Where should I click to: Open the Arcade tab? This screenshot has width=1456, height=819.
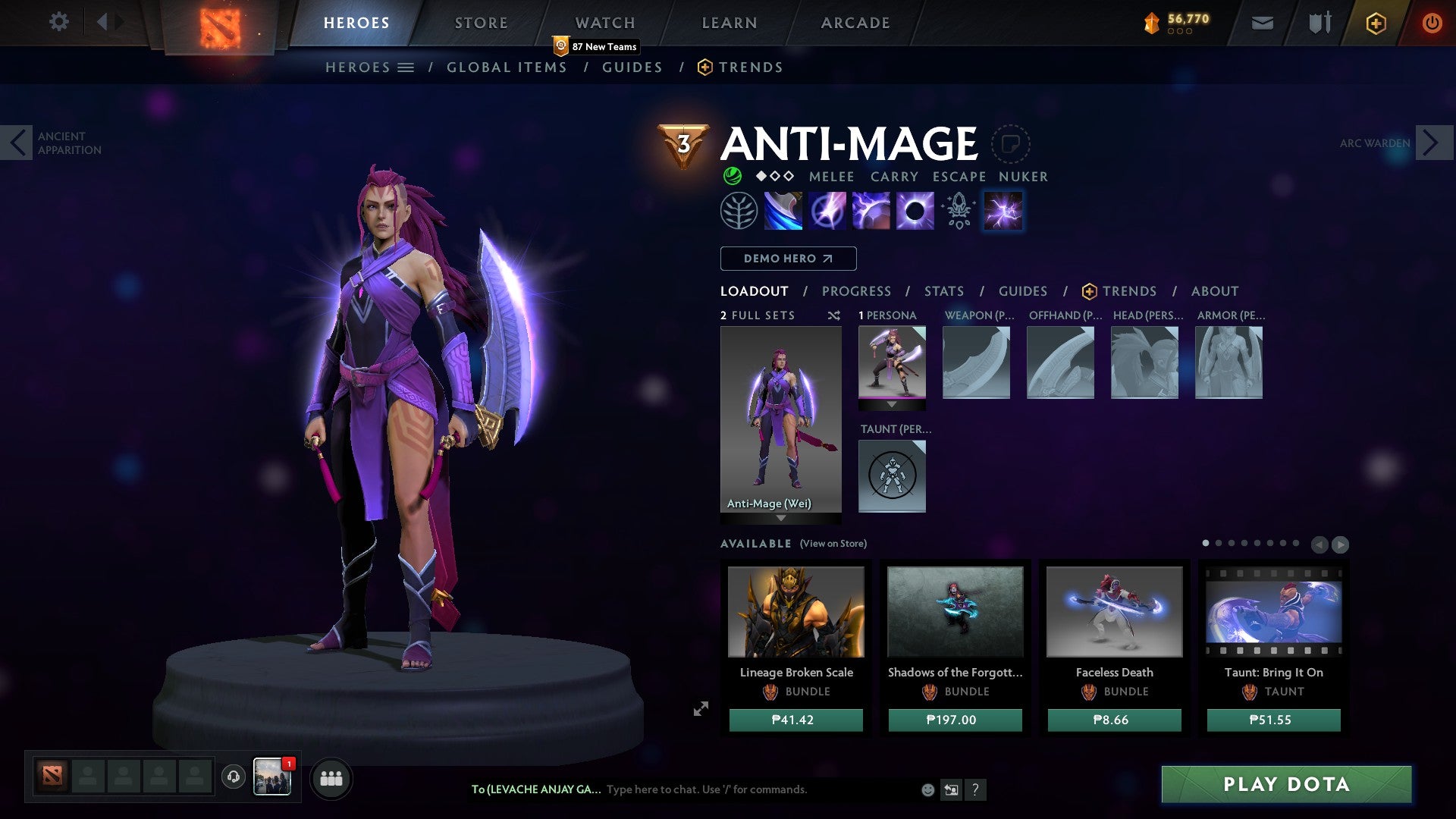[855, 23]
